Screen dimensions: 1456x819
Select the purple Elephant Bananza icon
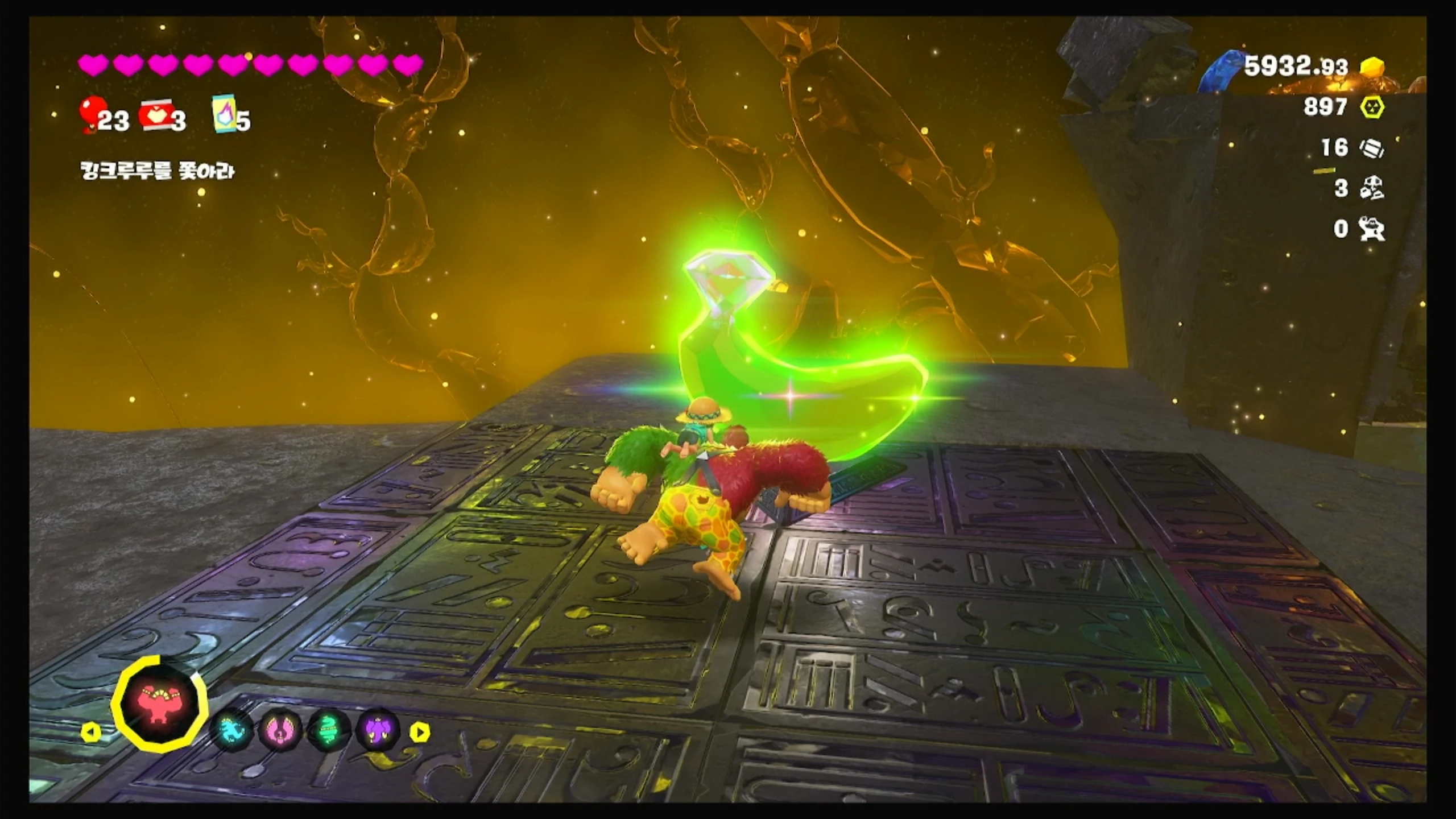click(x=378, y=730)
